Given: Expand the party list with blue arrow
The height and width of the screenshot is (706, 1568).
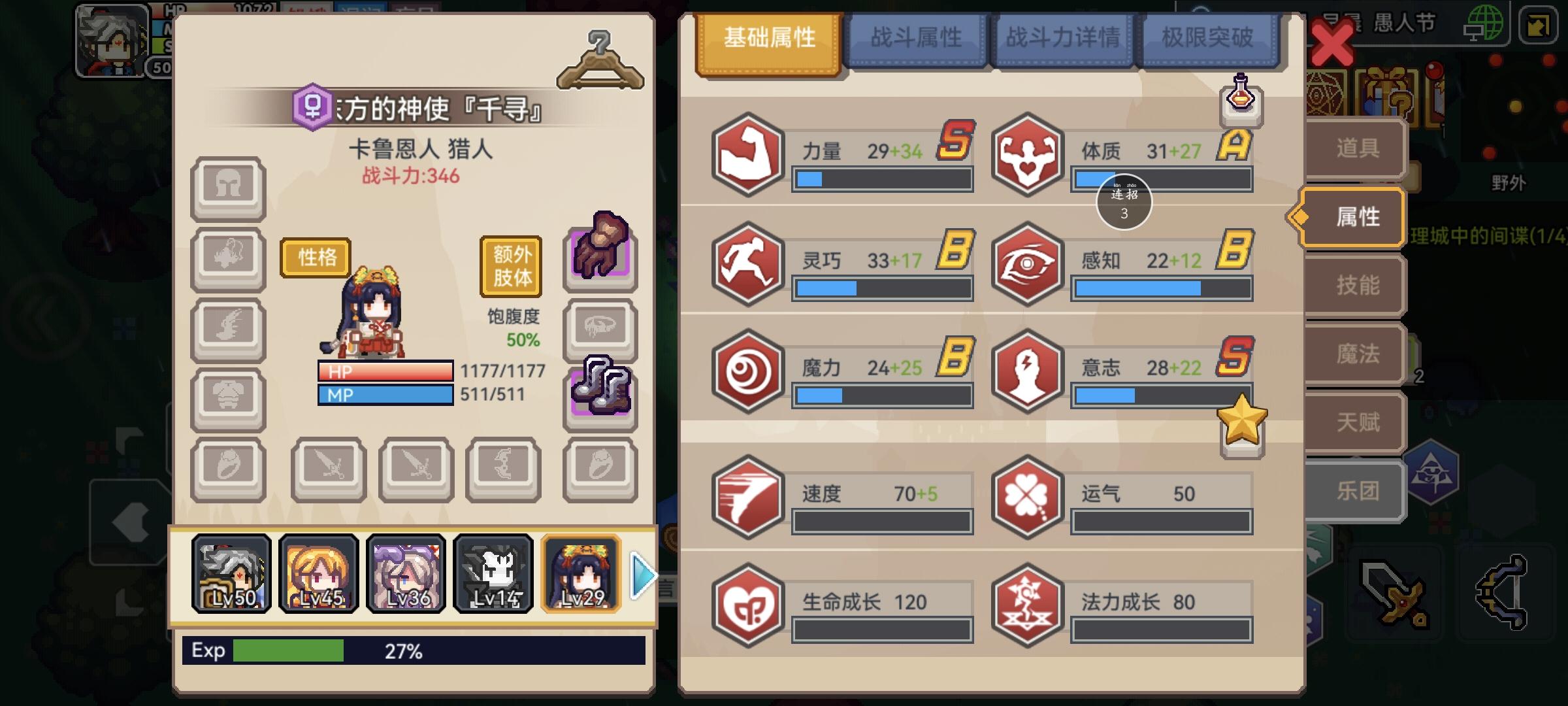Looking at the screenshot, I should click(644, 575).
